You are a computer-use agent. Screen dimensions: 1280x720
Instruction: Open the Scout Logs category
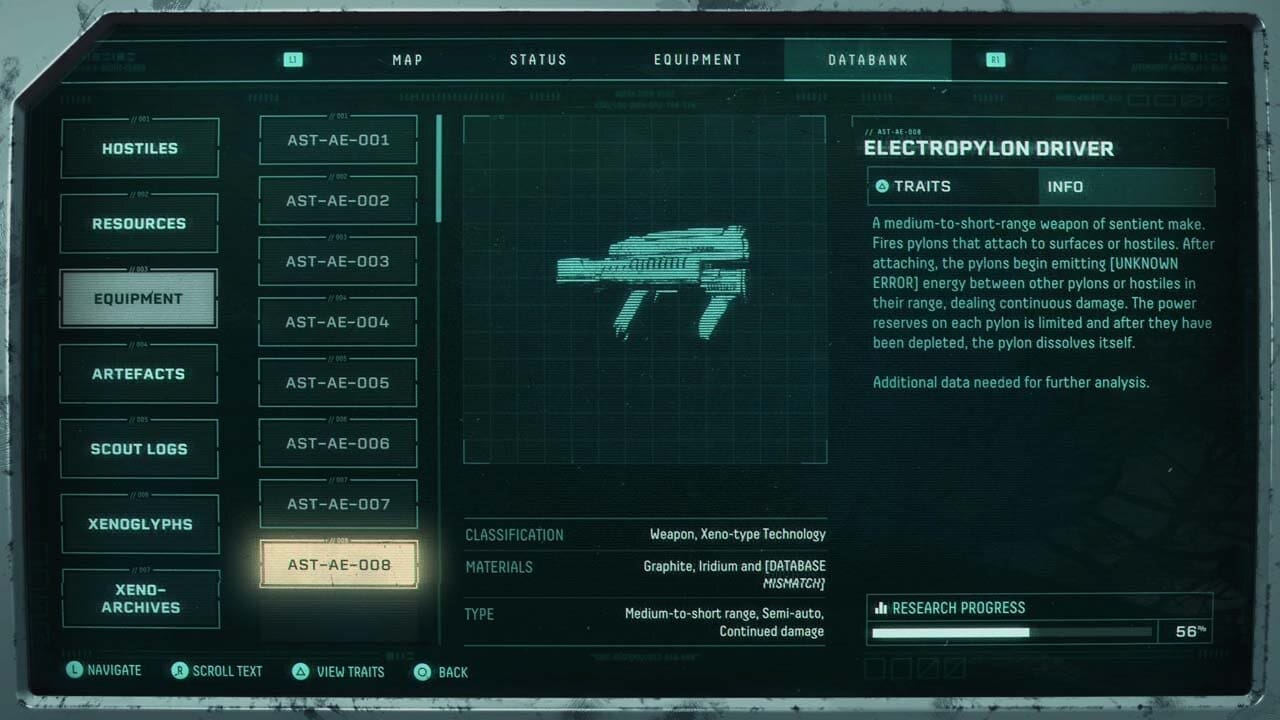click(139, 449)
